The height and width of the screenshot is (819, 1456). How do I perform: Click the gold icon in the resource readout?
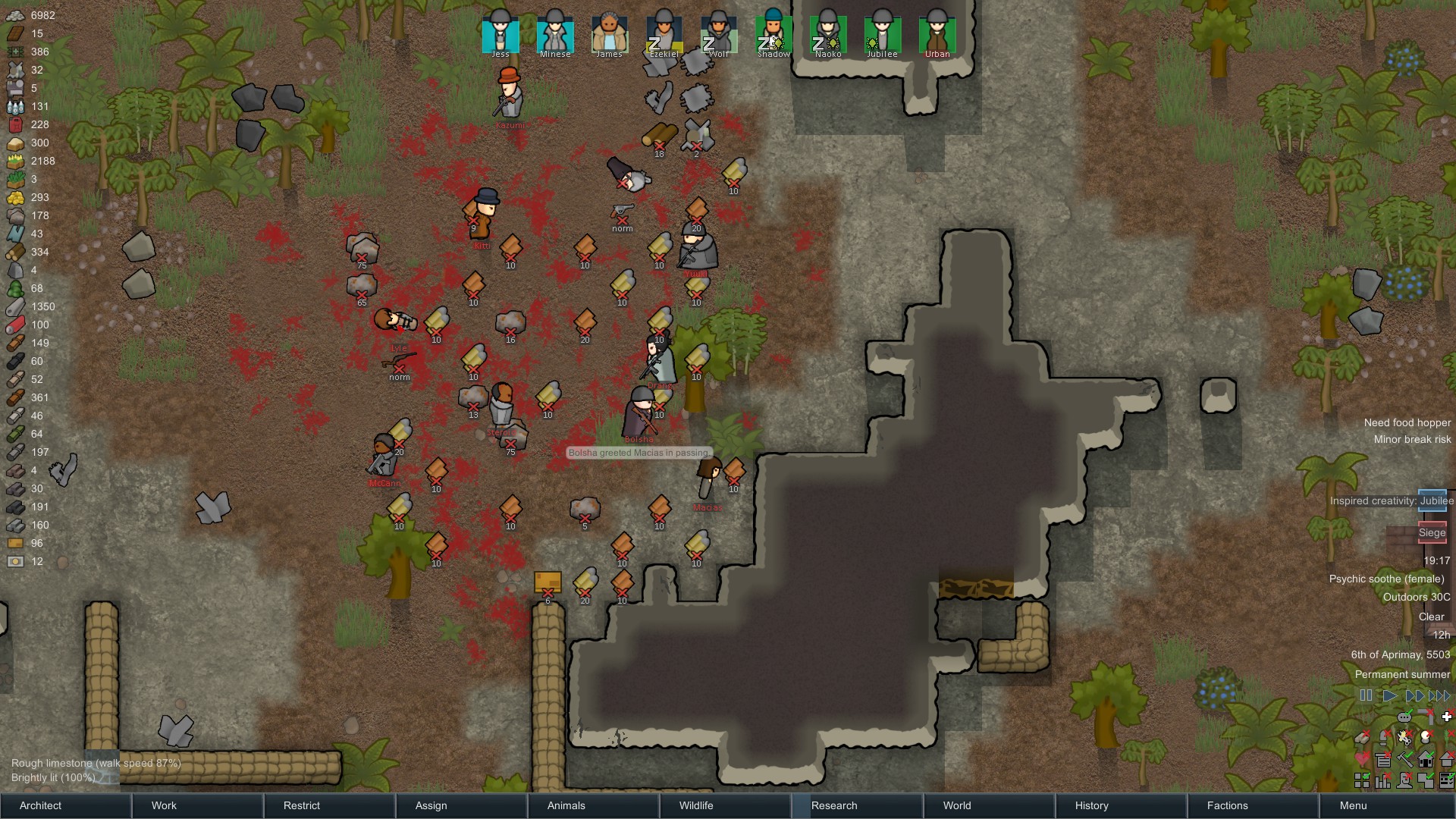15,197
